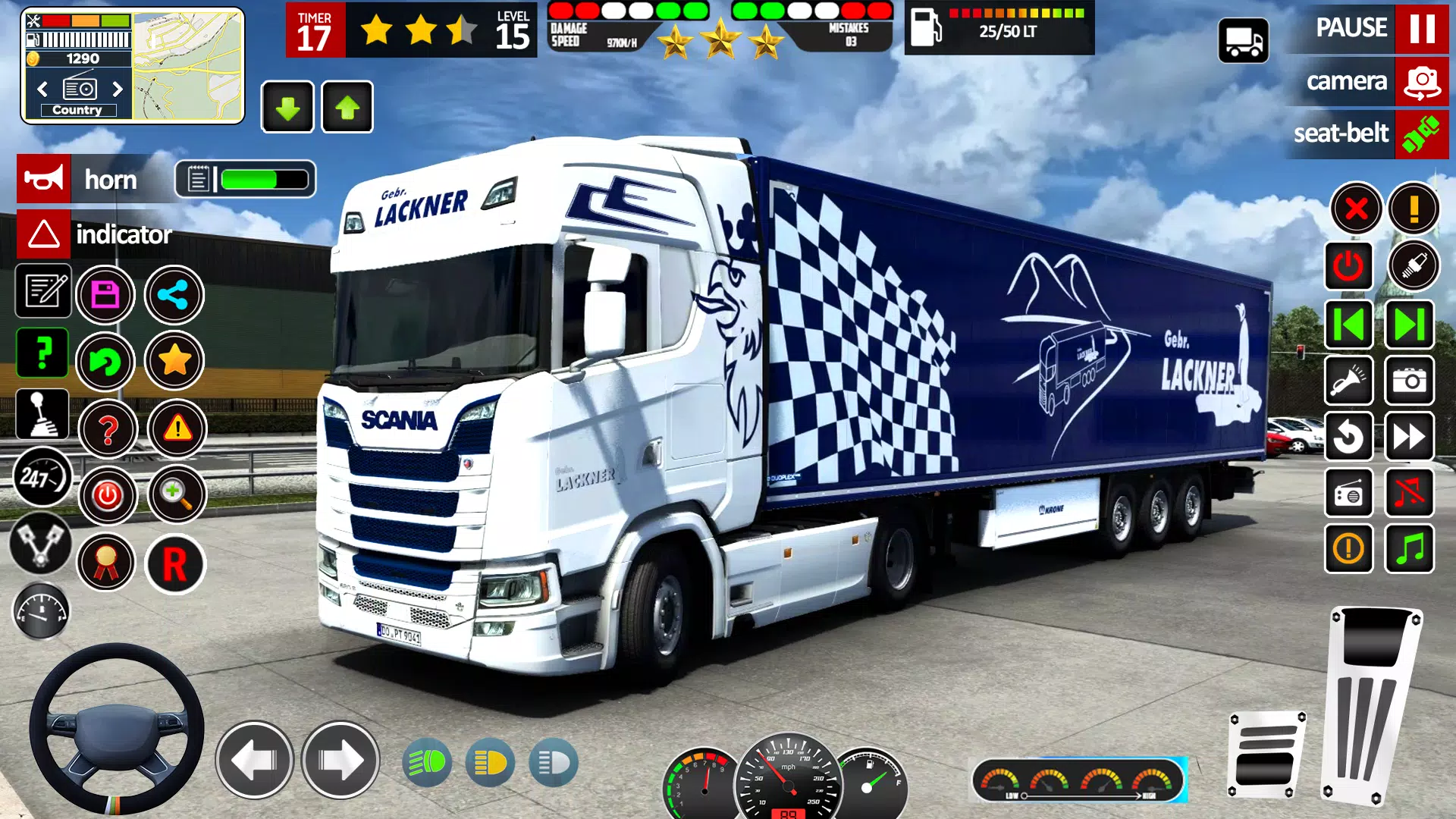Save game progress with the floppy disk icon

pos(106,294)
